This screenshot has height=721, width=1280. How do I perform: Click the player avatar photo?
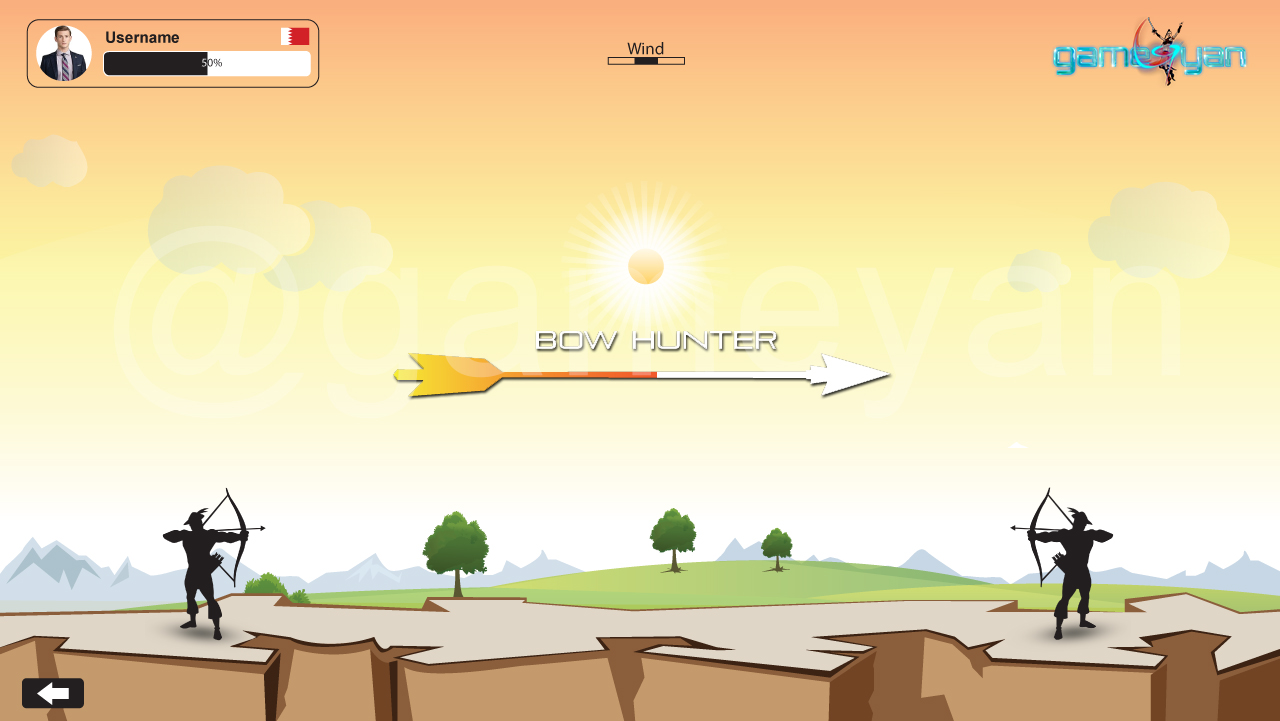click(x=64, y=51)
